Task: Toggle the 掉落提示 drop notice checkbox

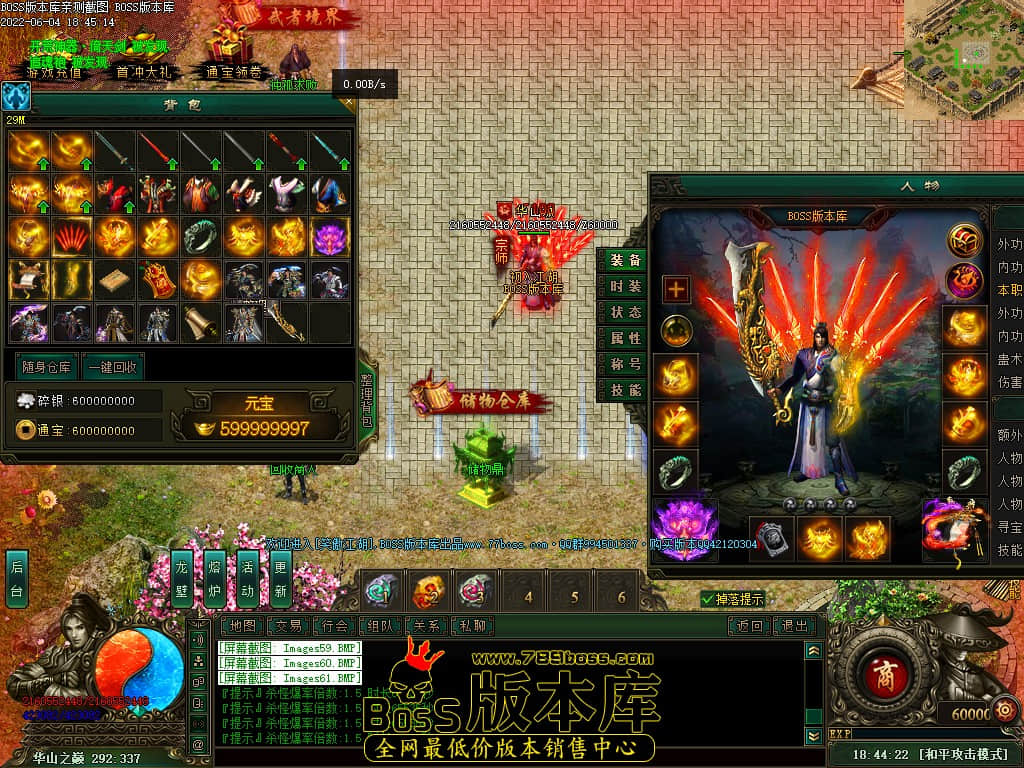Action: 708,599
